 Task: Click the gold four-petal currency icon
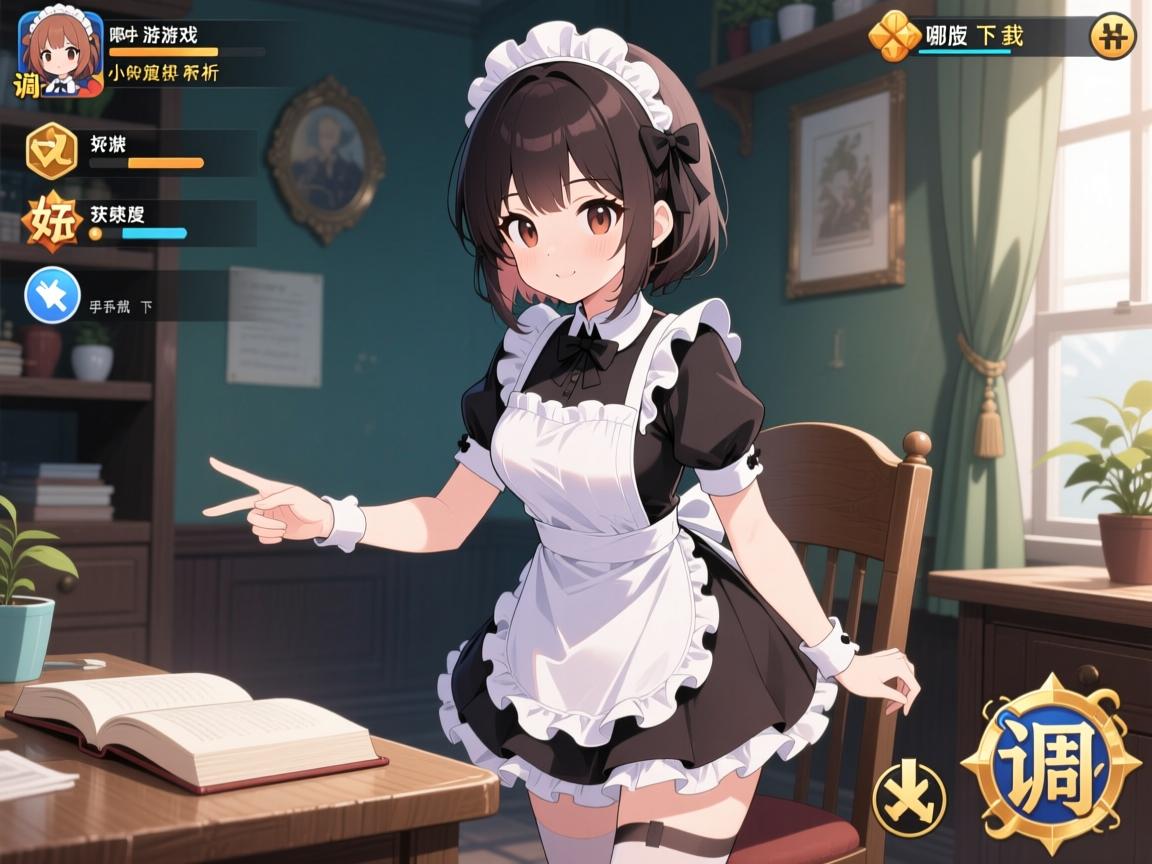tap(893, 37)
